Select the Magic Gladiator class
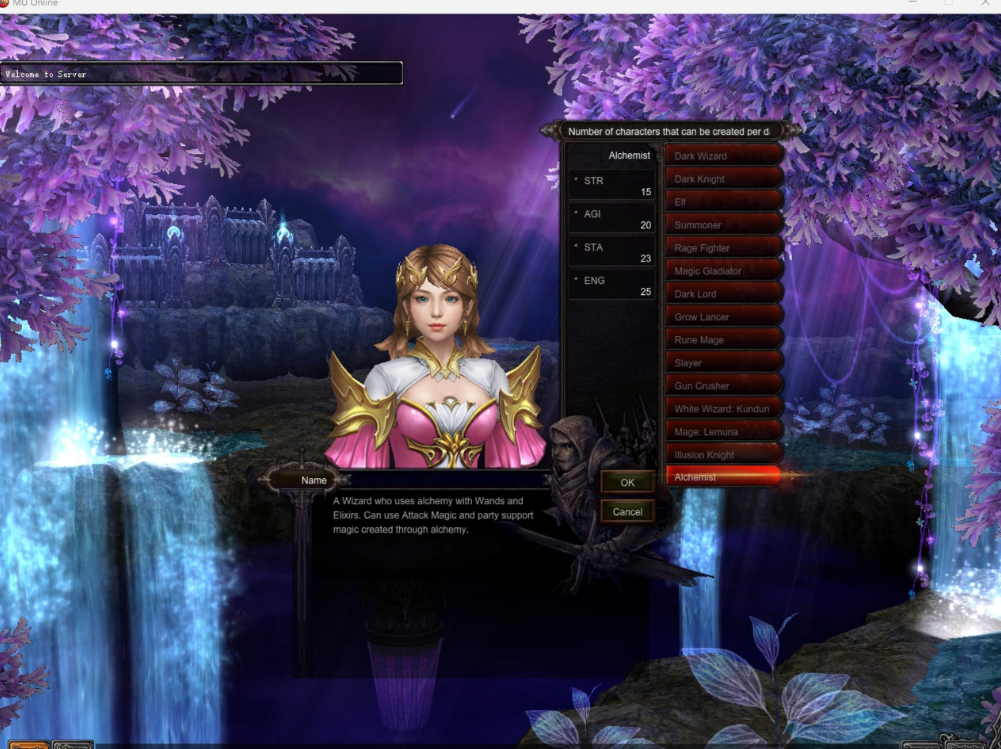This screenshot has width=1001, height=749. (x=722, y=271)
